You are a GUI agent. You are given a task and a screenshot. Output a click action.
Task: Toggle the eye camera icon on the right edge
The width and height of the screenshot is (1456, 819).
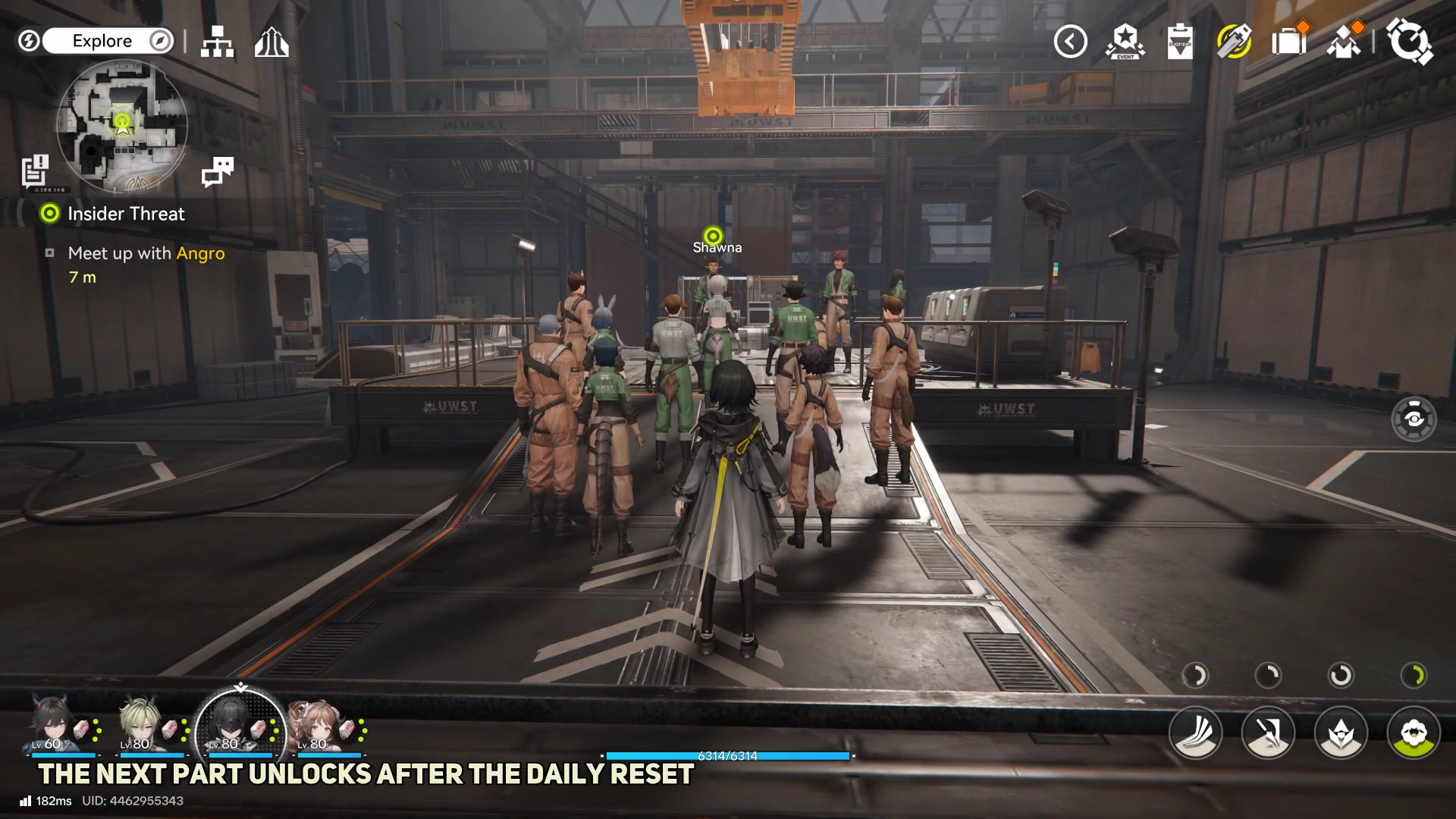coord(1415,418)
